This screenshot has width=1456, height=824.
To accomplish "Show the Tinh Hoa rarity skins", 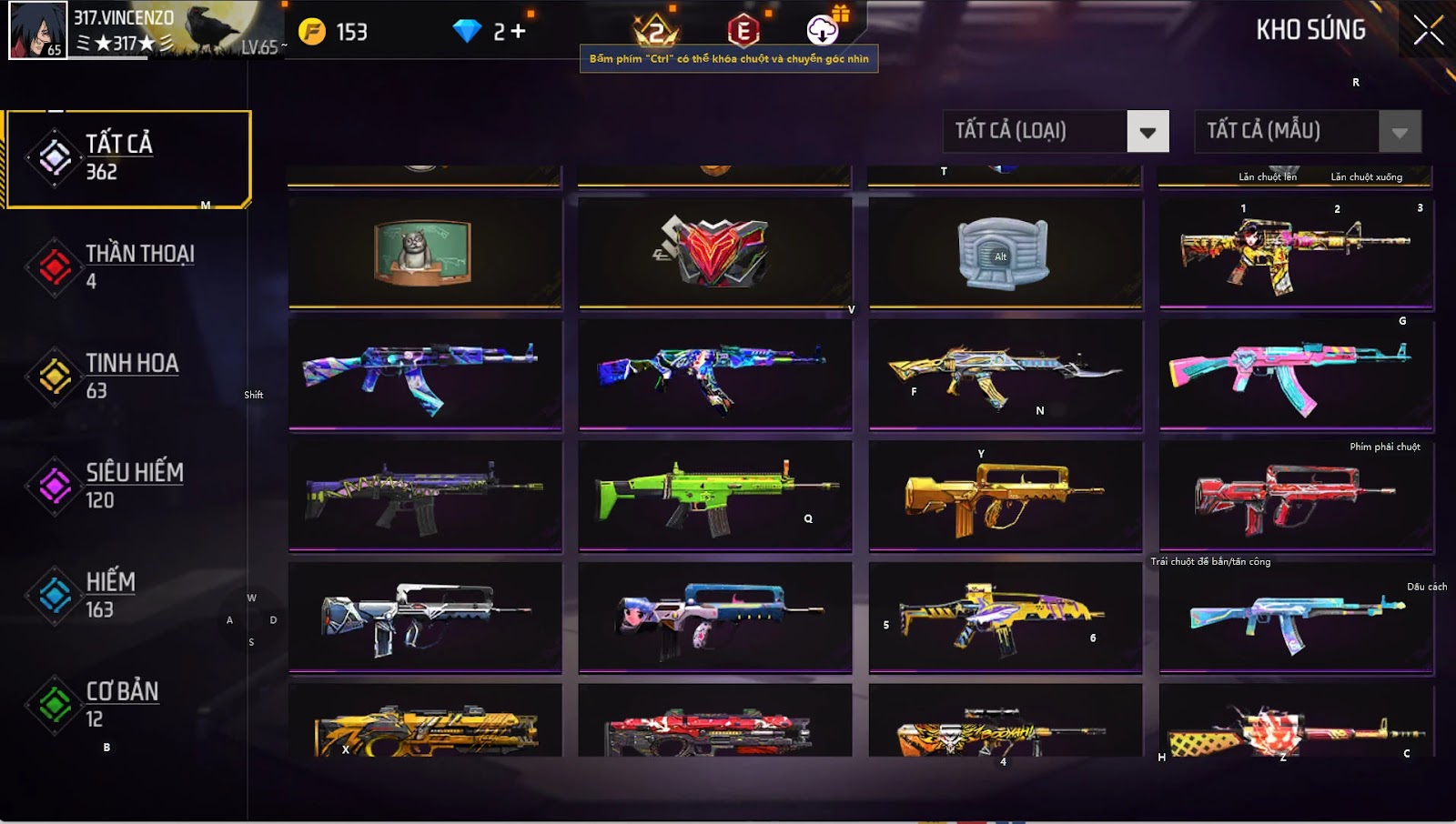I will [127, 376].
